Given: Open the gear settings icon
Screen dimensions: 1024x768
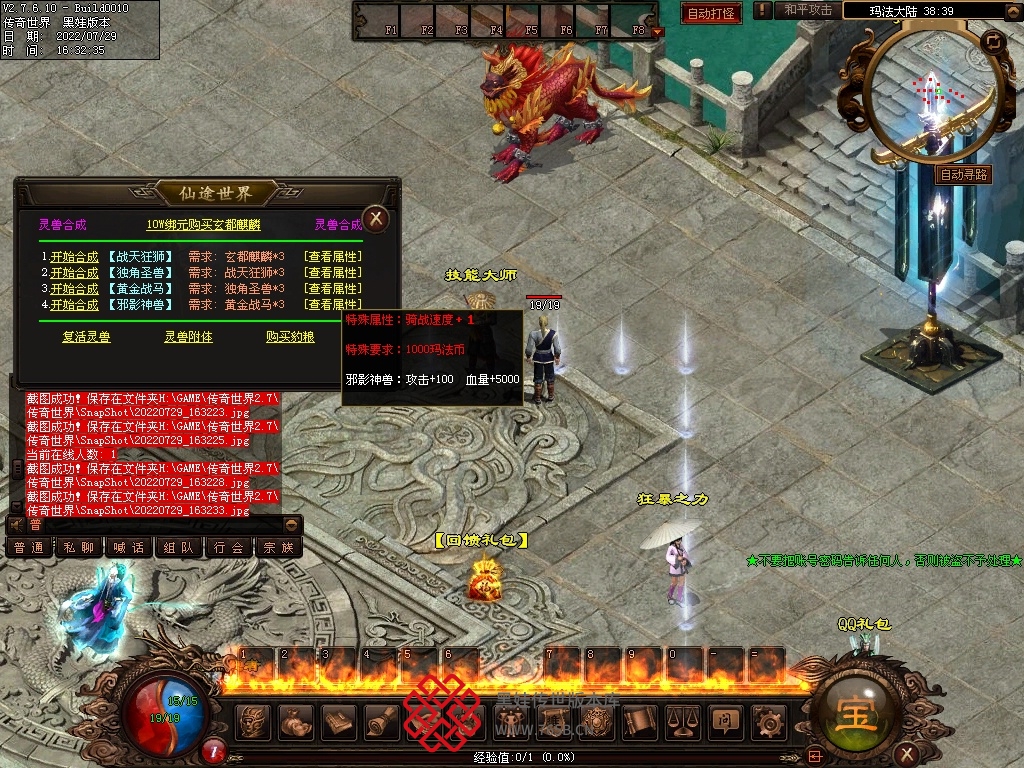Looking at the screenshot, I should coord(769,720).
